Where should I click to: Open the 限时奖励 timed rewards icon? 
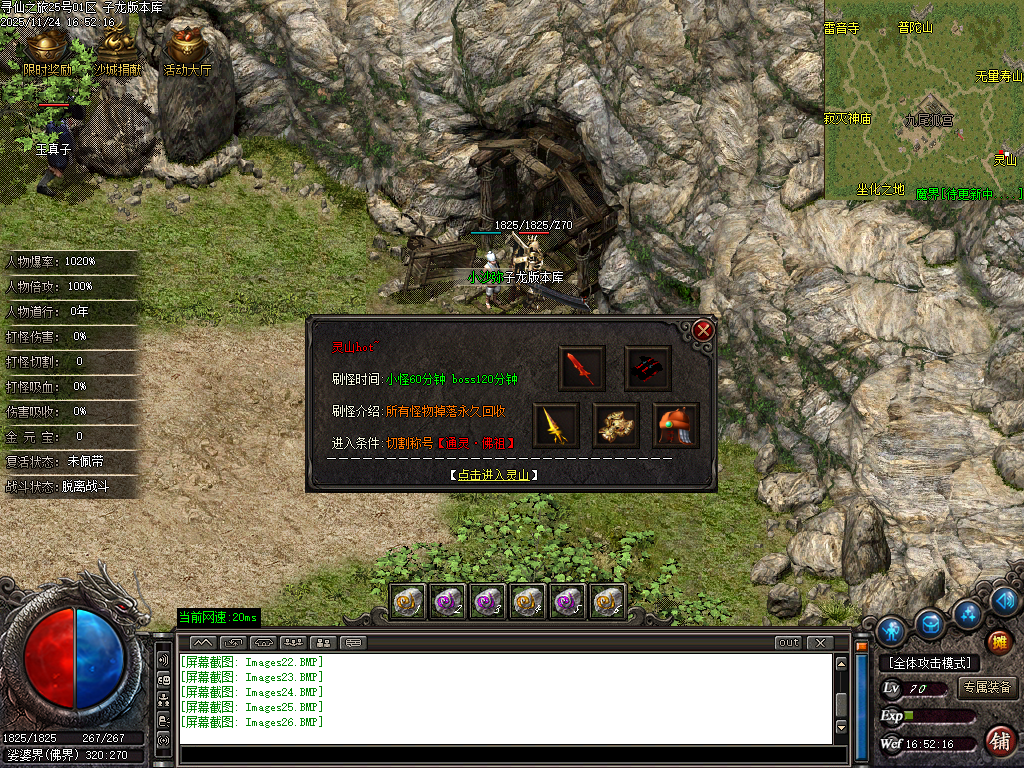coord(47,50)
